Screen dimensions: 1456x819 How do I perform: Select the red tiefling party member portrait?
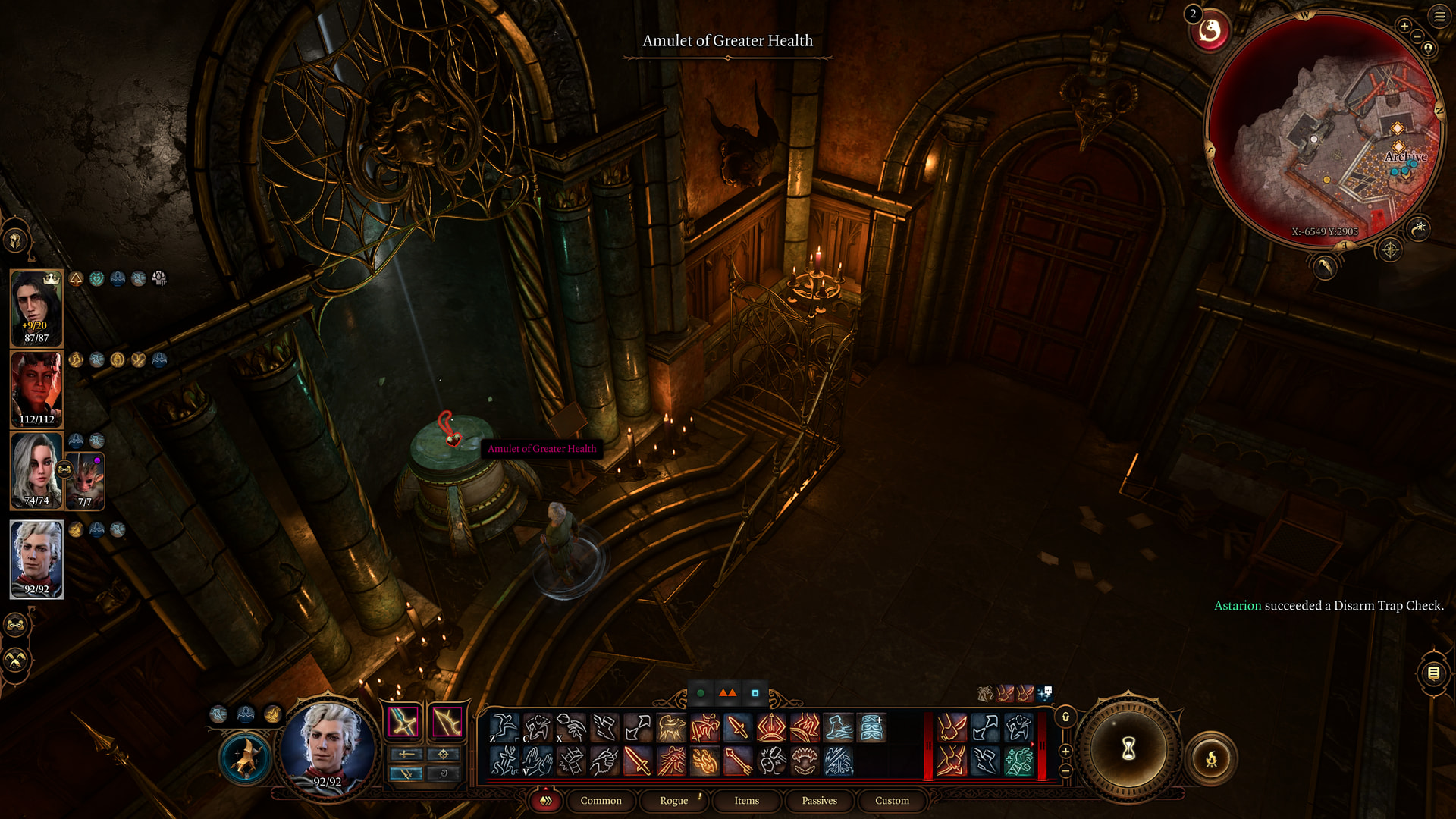pyautogui.click(x=36, y=388)
